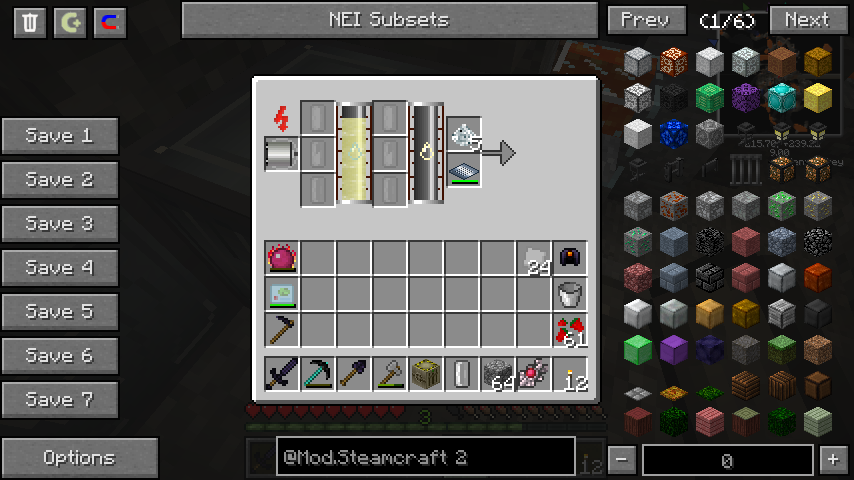Increase item quantity with the plus button
Screen dimensions: 854x480
tap(832, 460)
